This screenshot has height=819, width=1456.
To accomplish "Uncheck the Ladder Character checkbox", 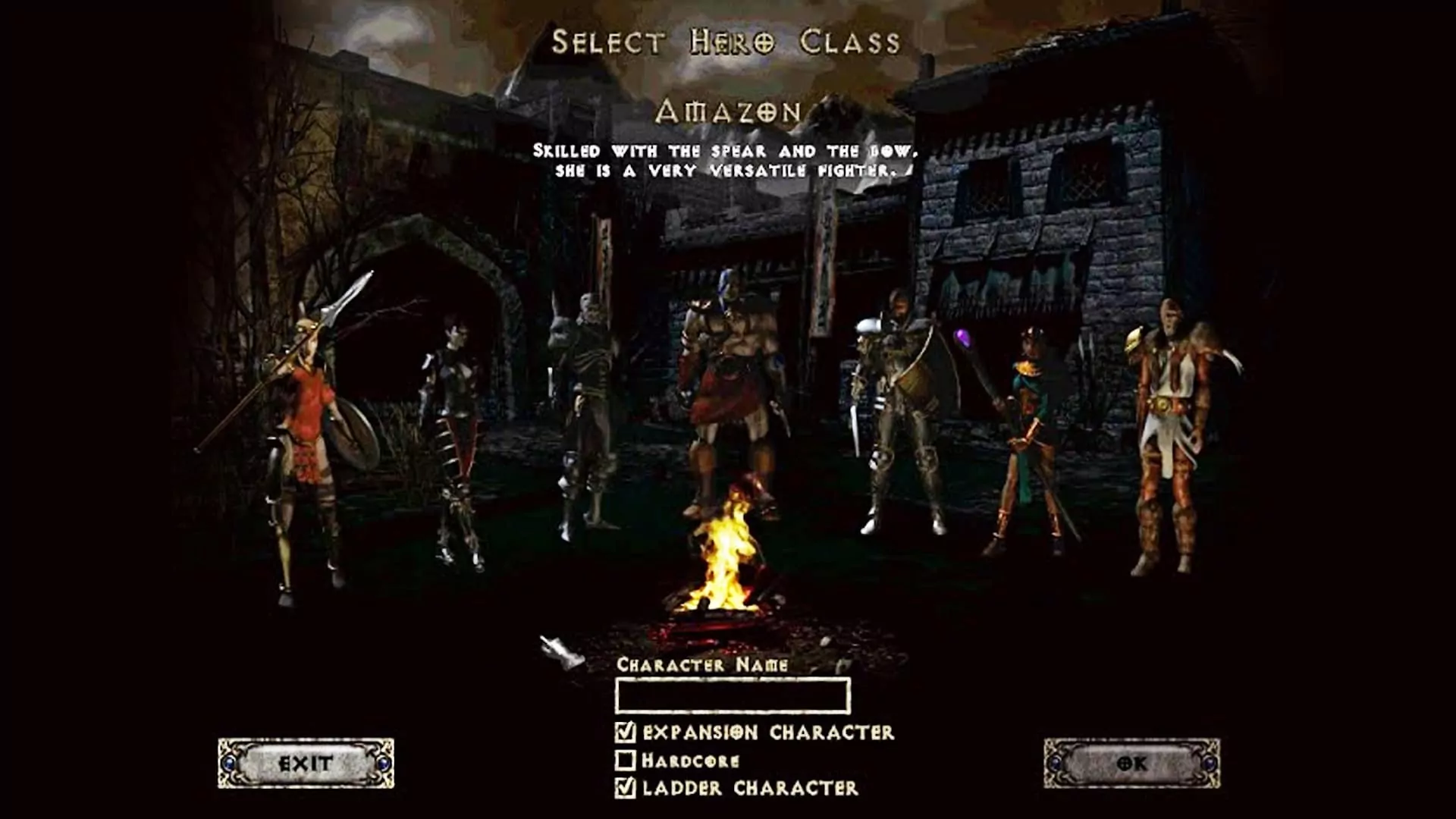I will tap(626, 788).
